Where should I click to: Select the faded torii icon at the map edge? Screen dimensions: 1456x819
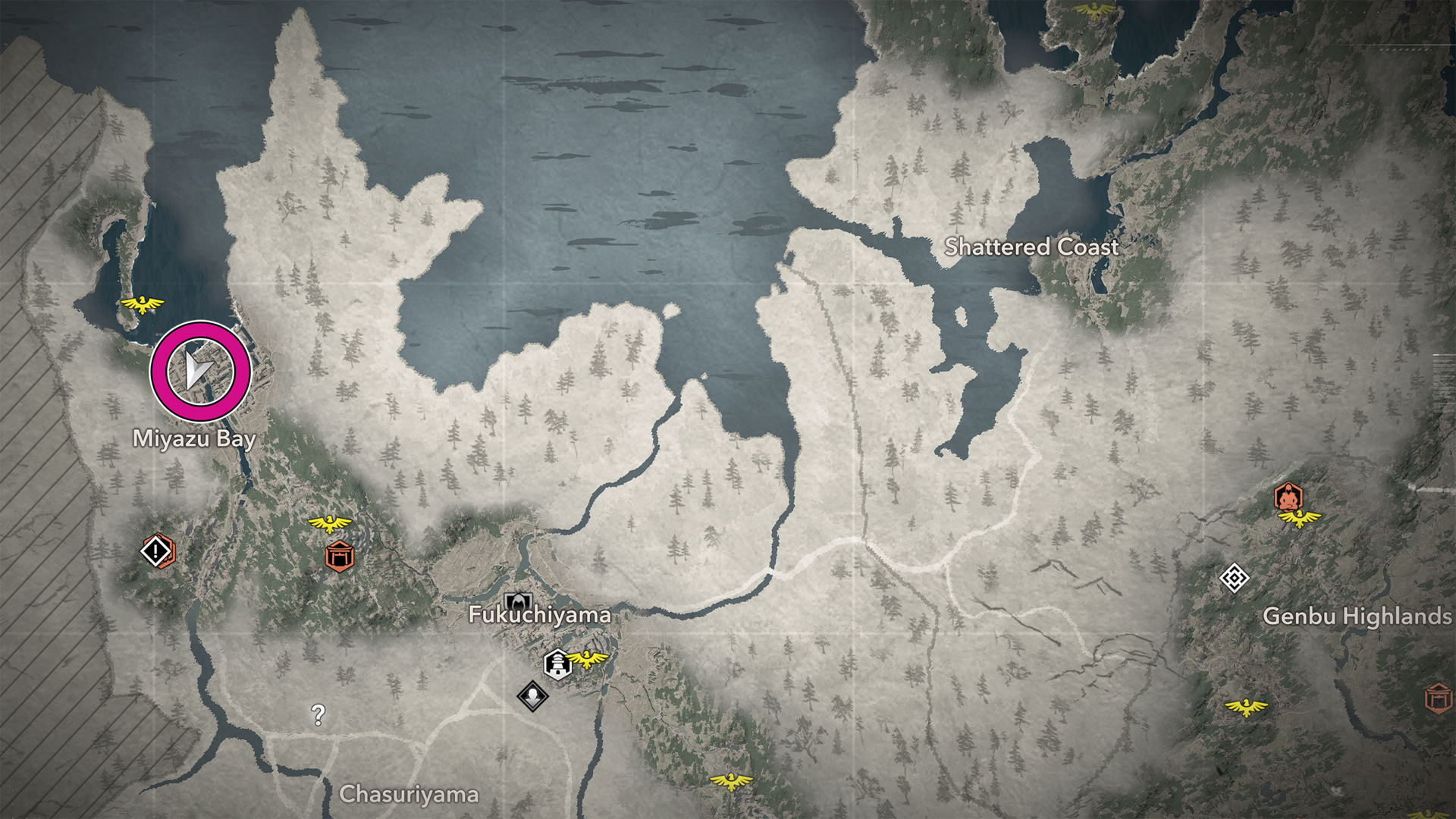coord(1439,698)
